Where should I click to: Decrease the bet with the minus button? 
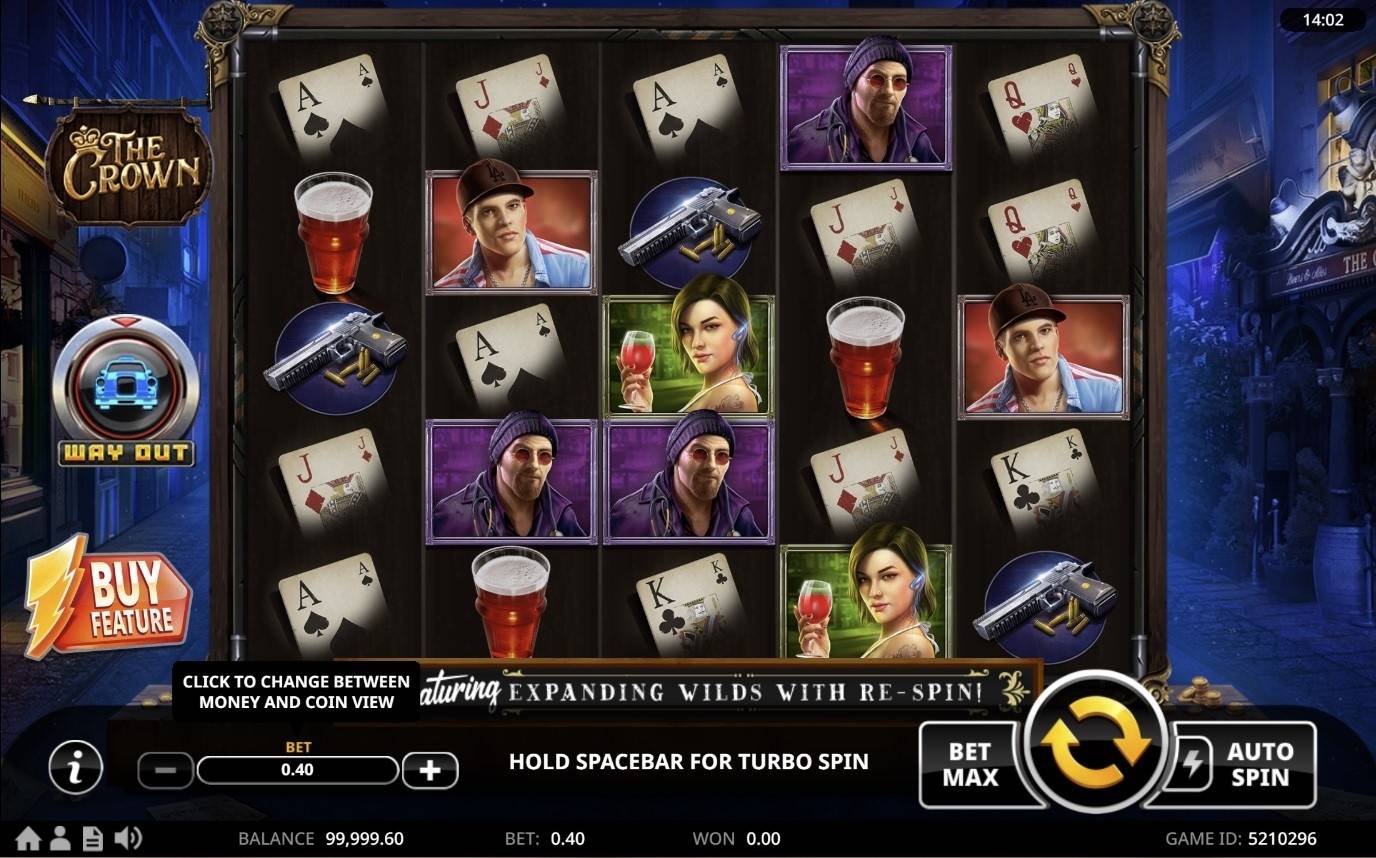pos(166,770)
